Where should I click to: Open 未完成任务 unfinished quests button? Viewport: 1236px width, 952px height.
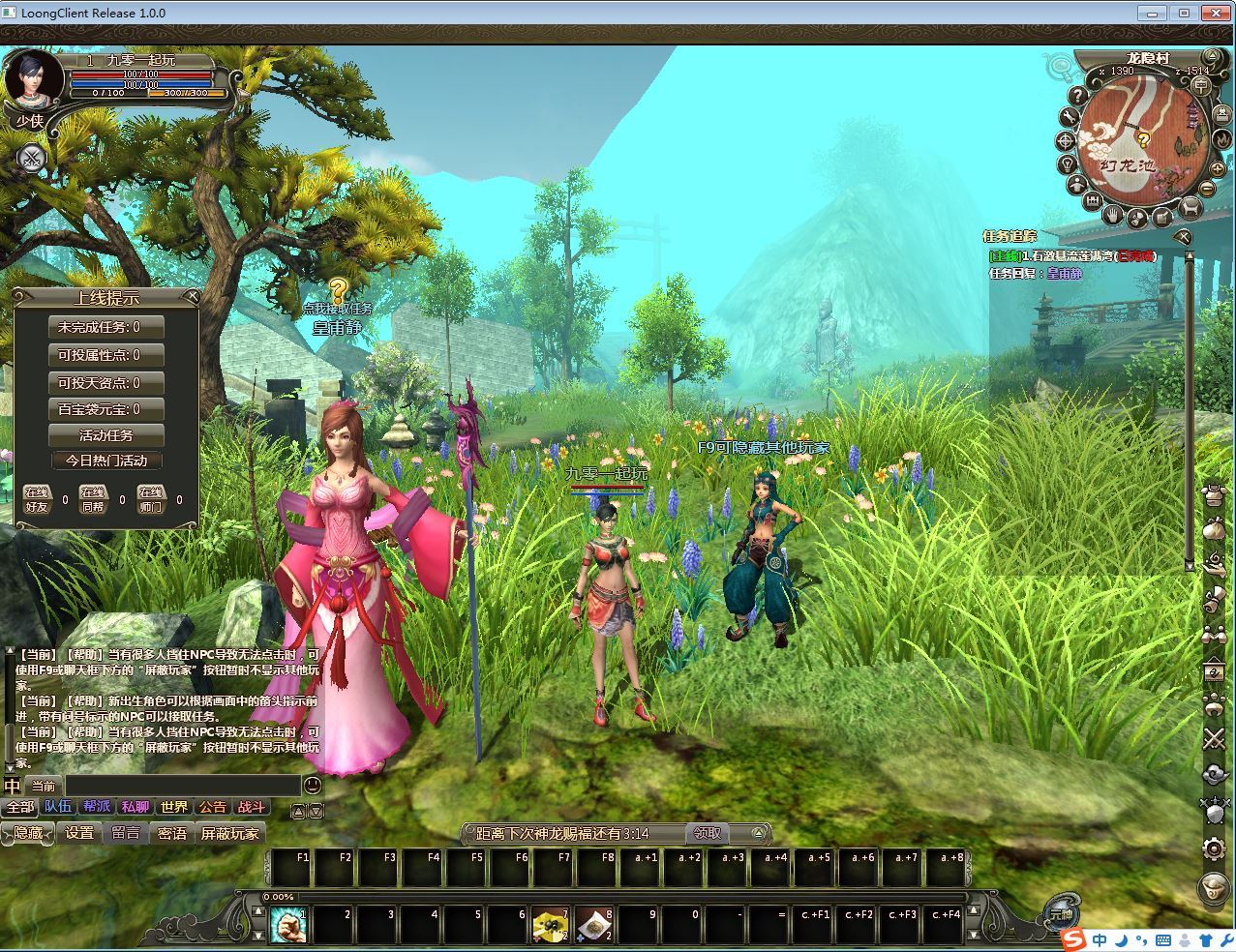click(106, 327)
